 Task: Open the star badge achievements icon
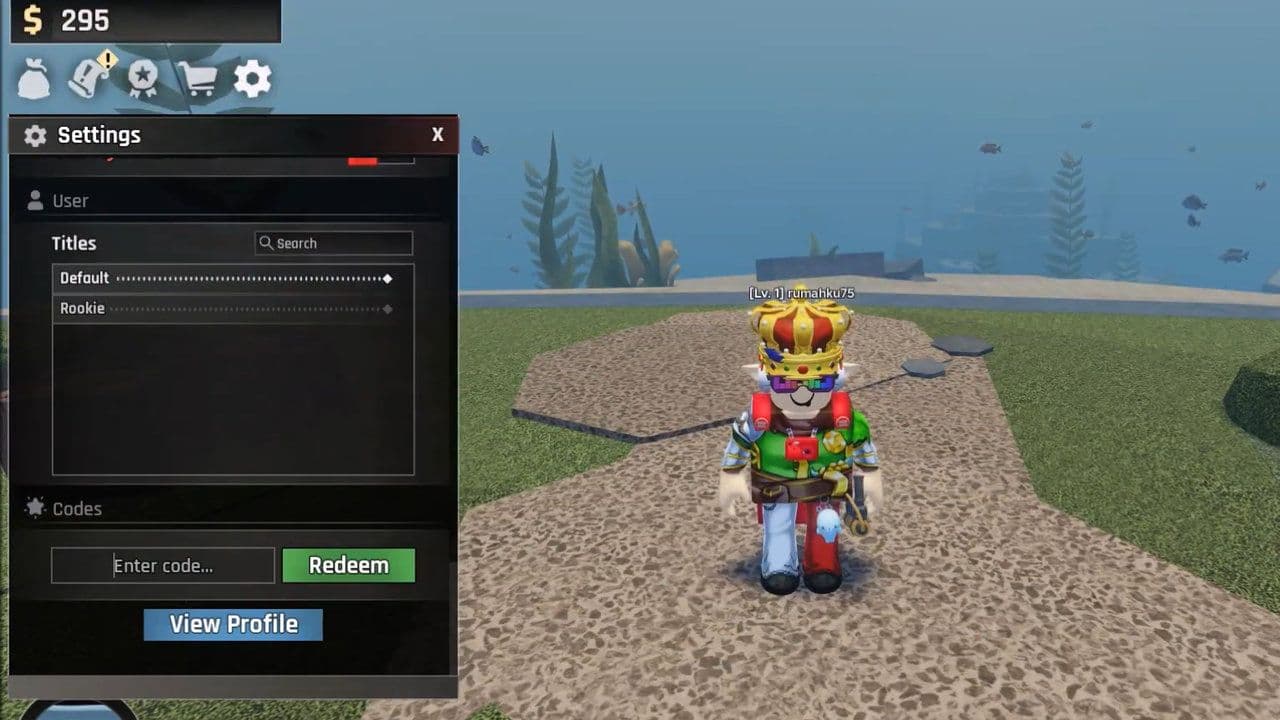tap(142, 79)
